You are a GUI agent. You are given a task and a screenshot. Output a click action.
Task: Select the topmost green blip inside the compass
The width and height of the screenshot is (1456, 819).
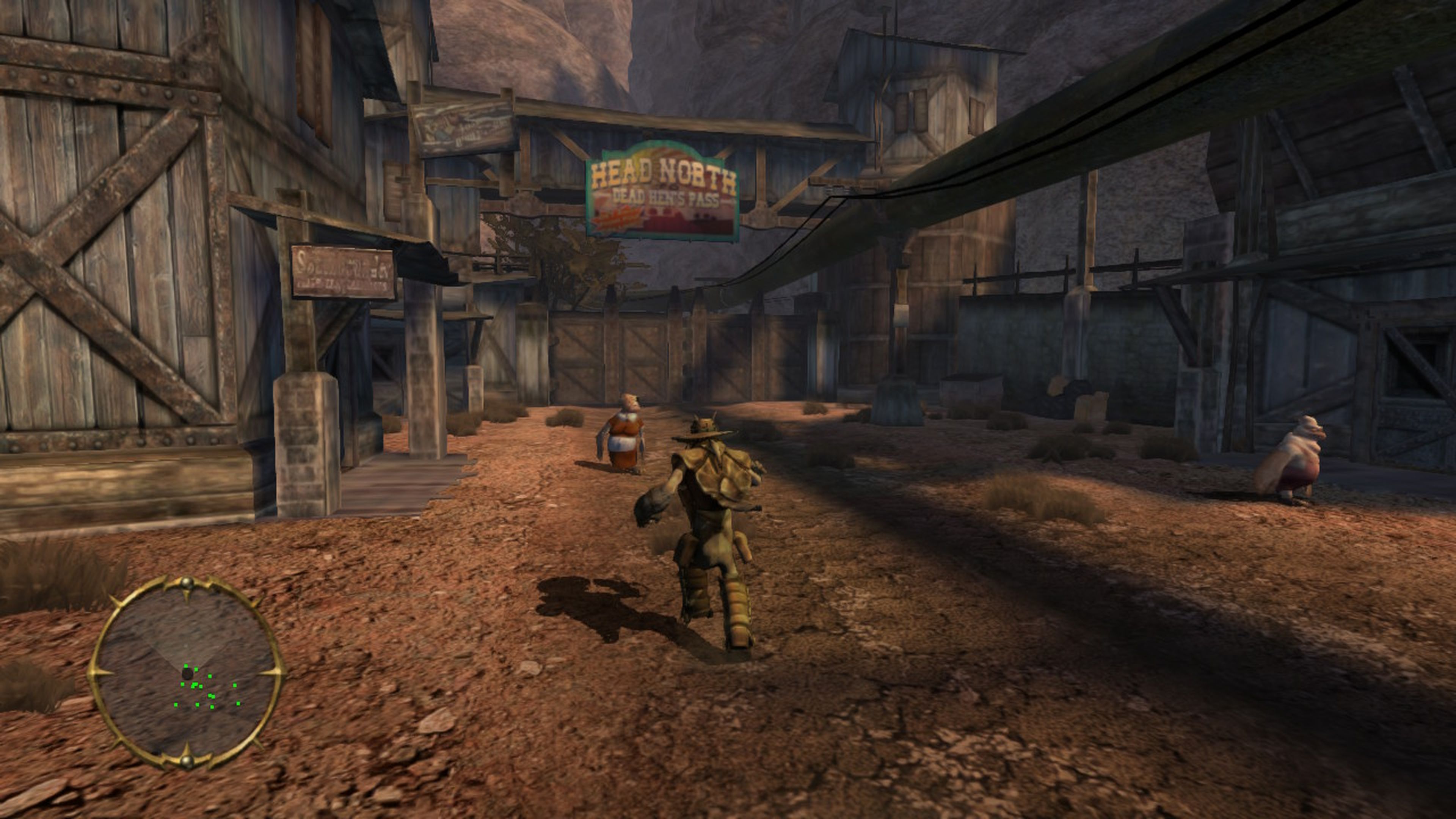186,666
